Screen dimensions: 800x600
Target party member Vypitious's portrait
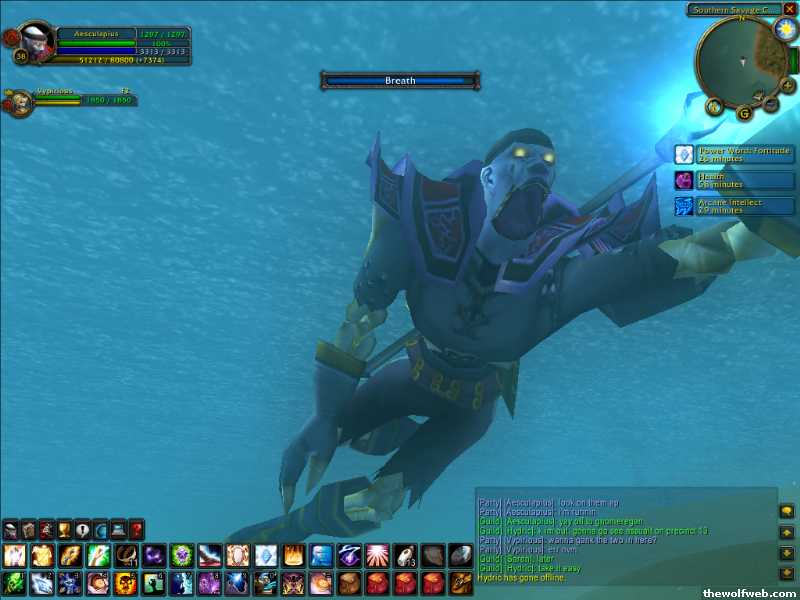20,102
